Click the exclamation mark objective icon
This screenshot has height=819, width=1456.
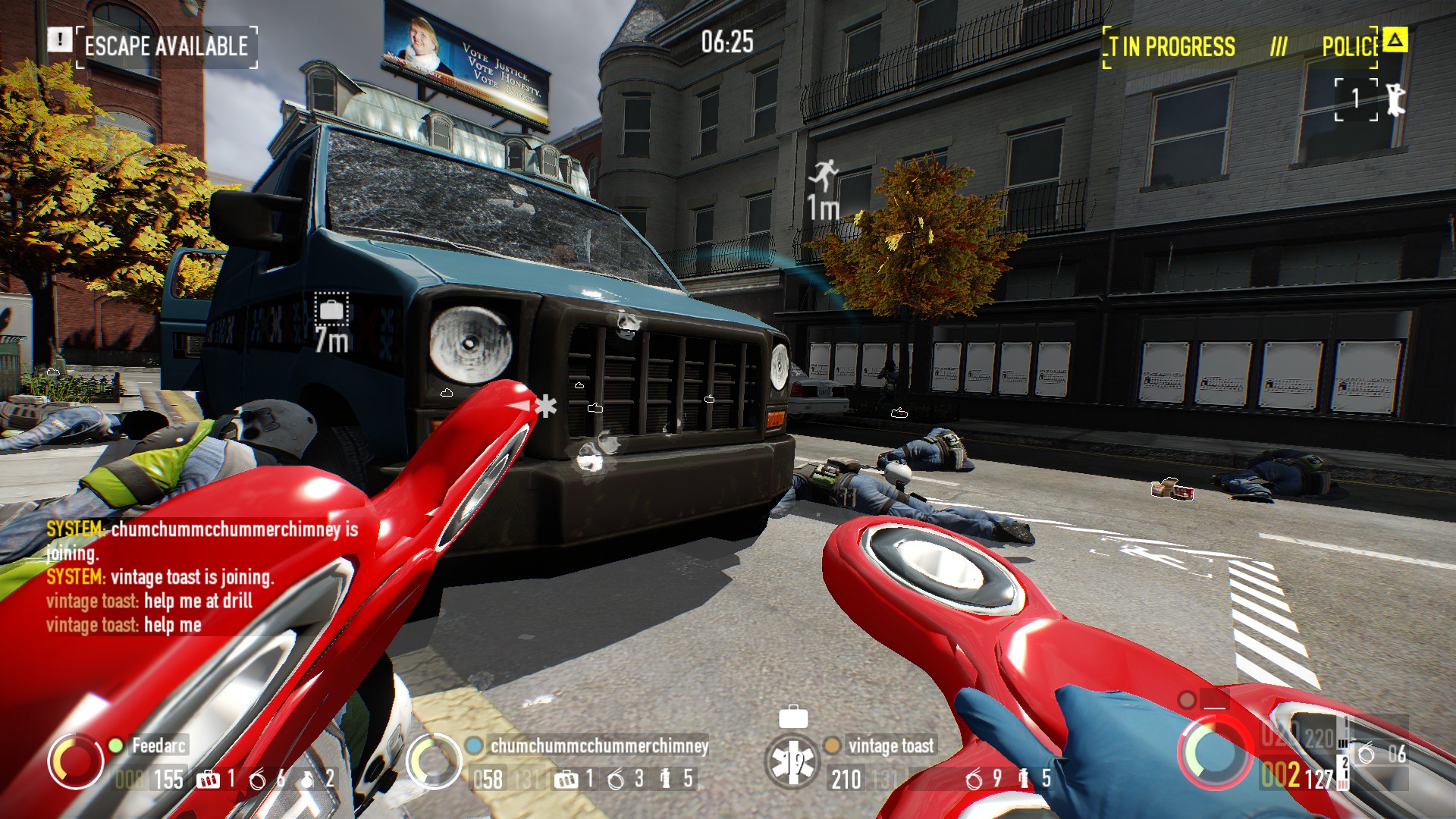[x=59, y=39]
